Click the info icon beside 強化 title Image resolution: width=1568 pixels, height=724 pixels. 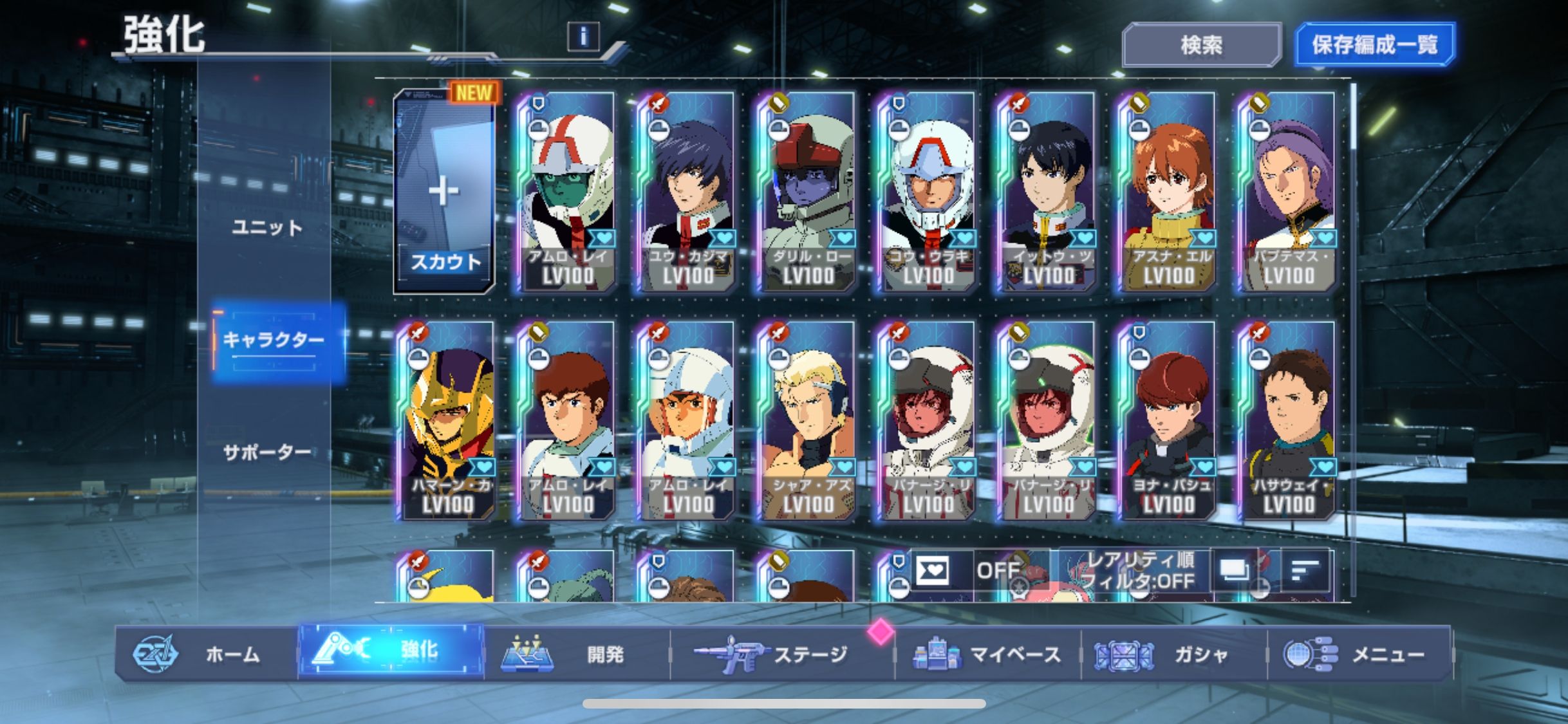(x=583, y=37)
